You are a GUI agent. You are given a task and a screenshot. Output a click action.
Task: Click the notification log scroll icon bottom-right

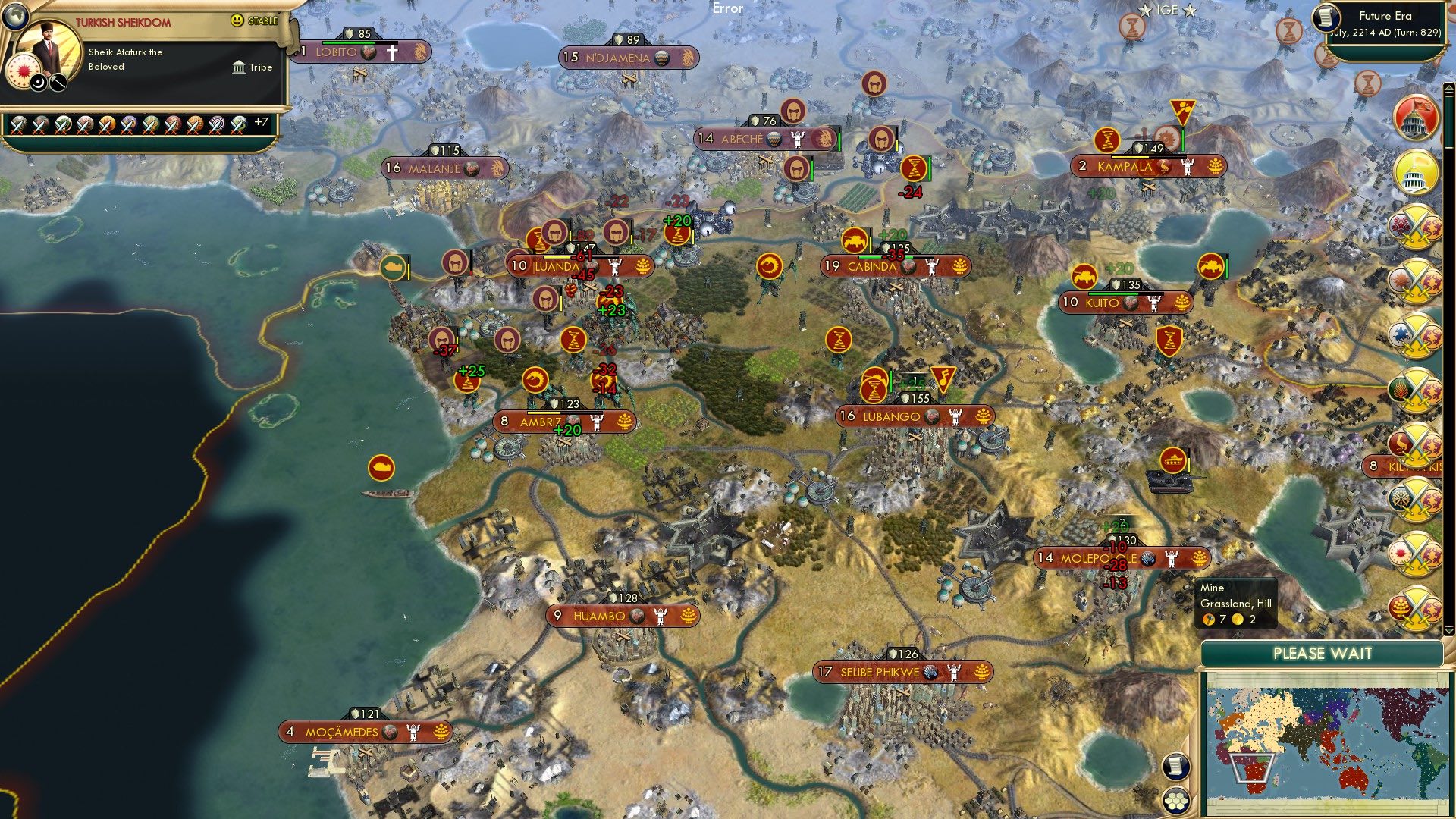(1176, 767)
